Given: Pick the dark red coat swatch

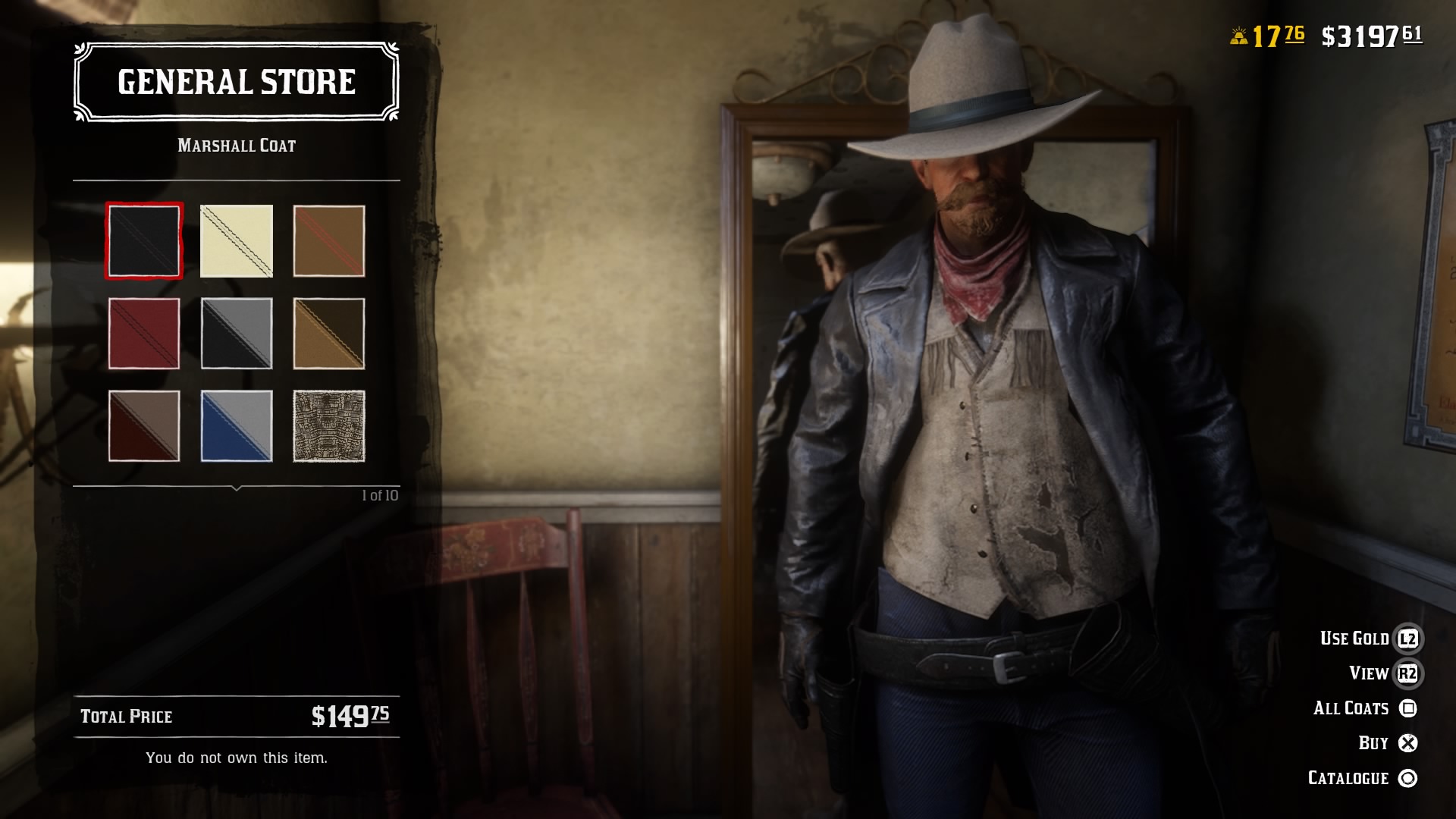Looking at the screenshot, I should 143,334.
